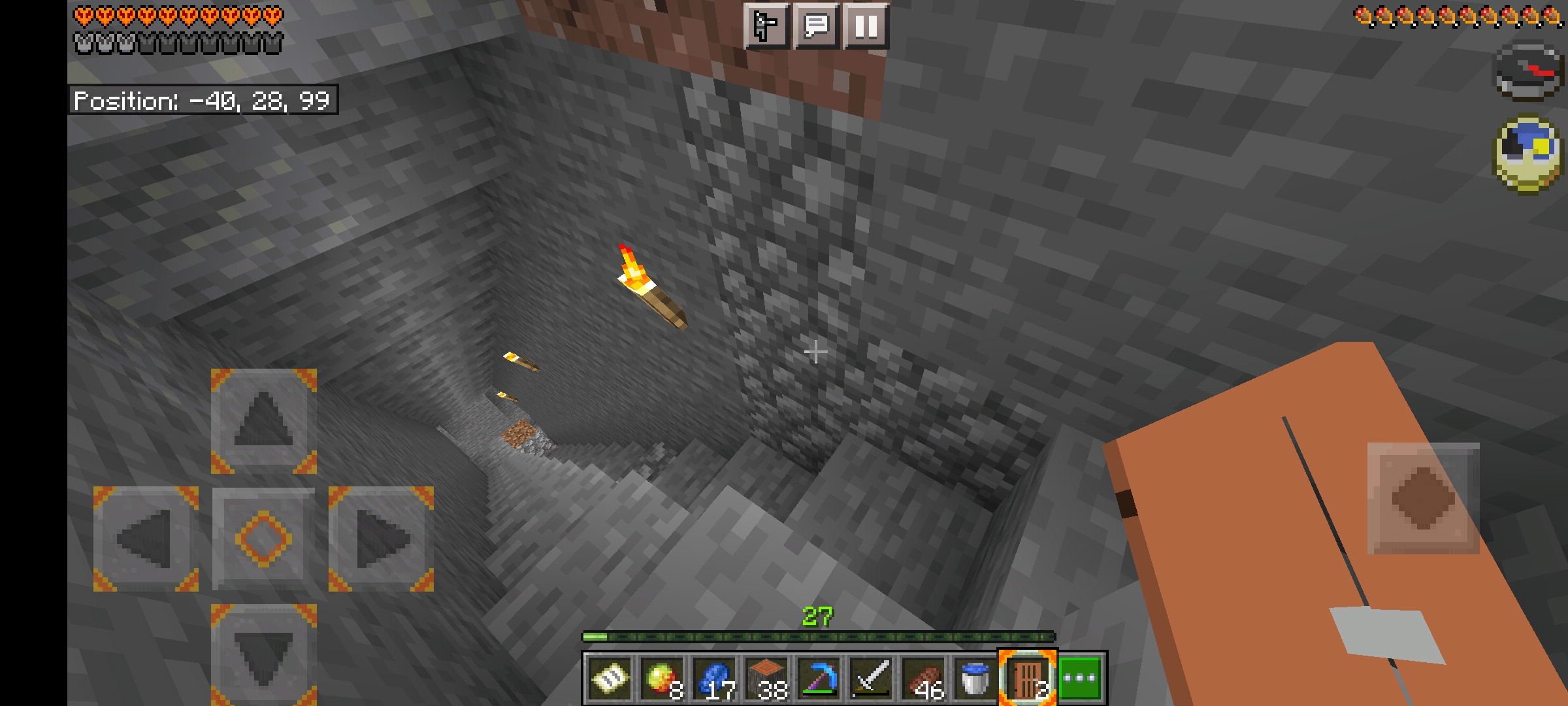Screen dimensions: 1568x706
Task: Tap the strafe left arrow
Action: point(146,538)
